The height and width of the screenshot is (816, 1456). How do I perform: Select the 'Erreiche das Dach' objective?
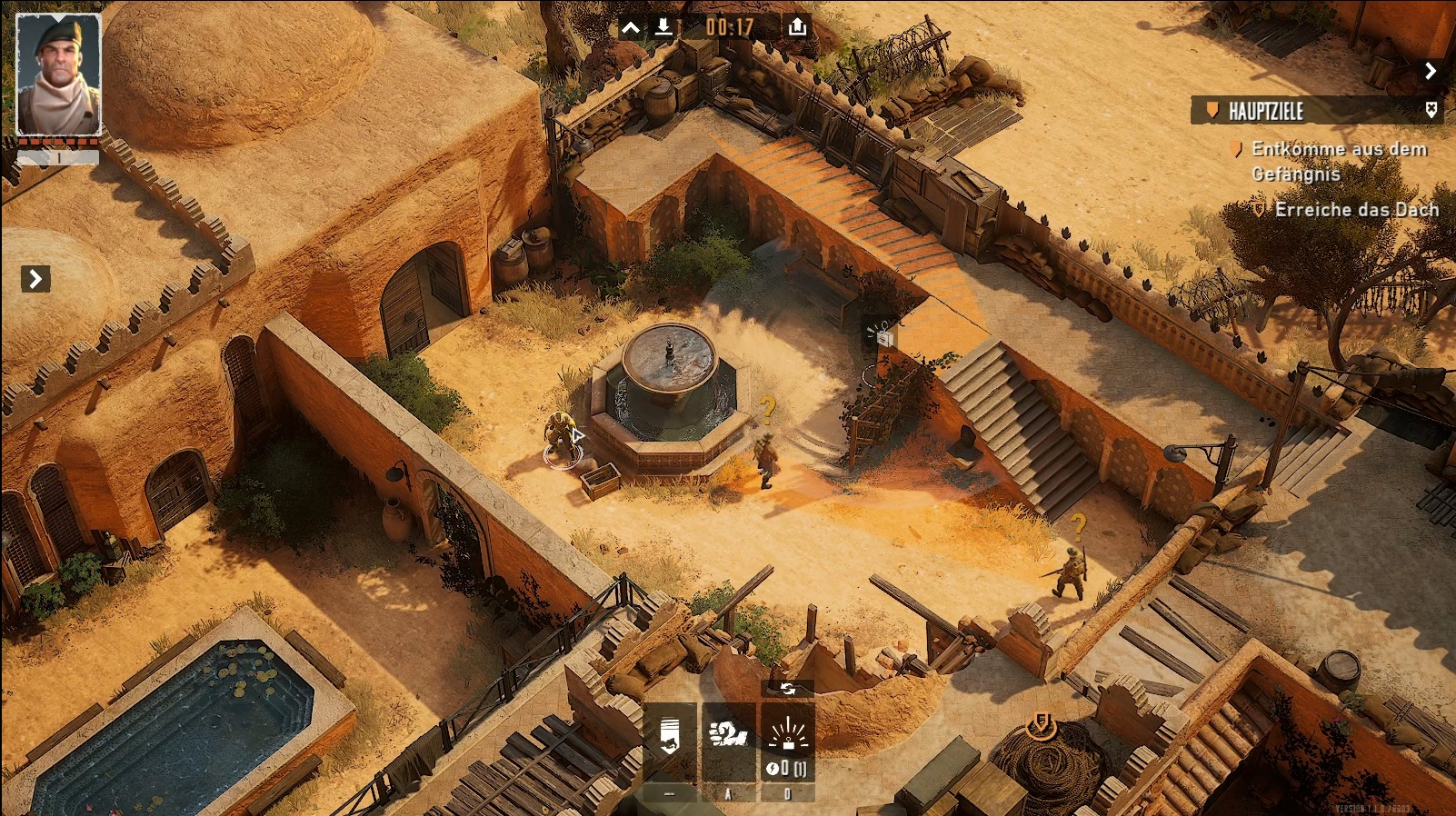1356,210
